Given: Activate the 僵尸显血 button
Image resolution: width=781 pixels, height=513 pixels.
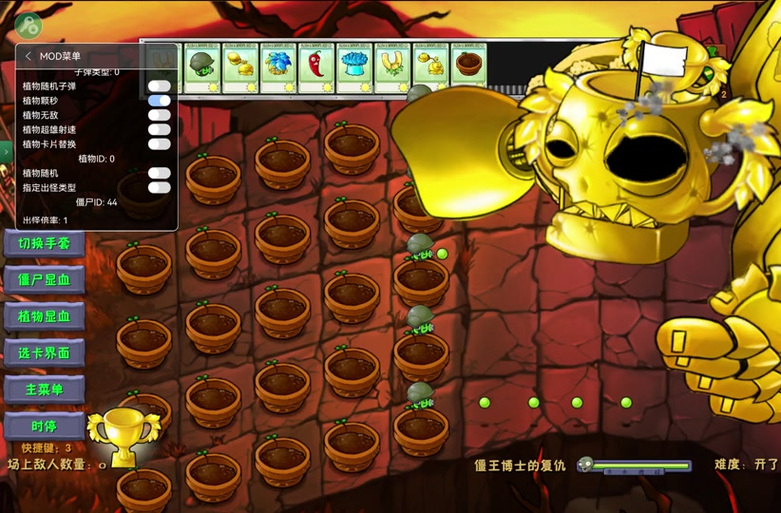Looking at the screenshot, I should tap(44, 280).
